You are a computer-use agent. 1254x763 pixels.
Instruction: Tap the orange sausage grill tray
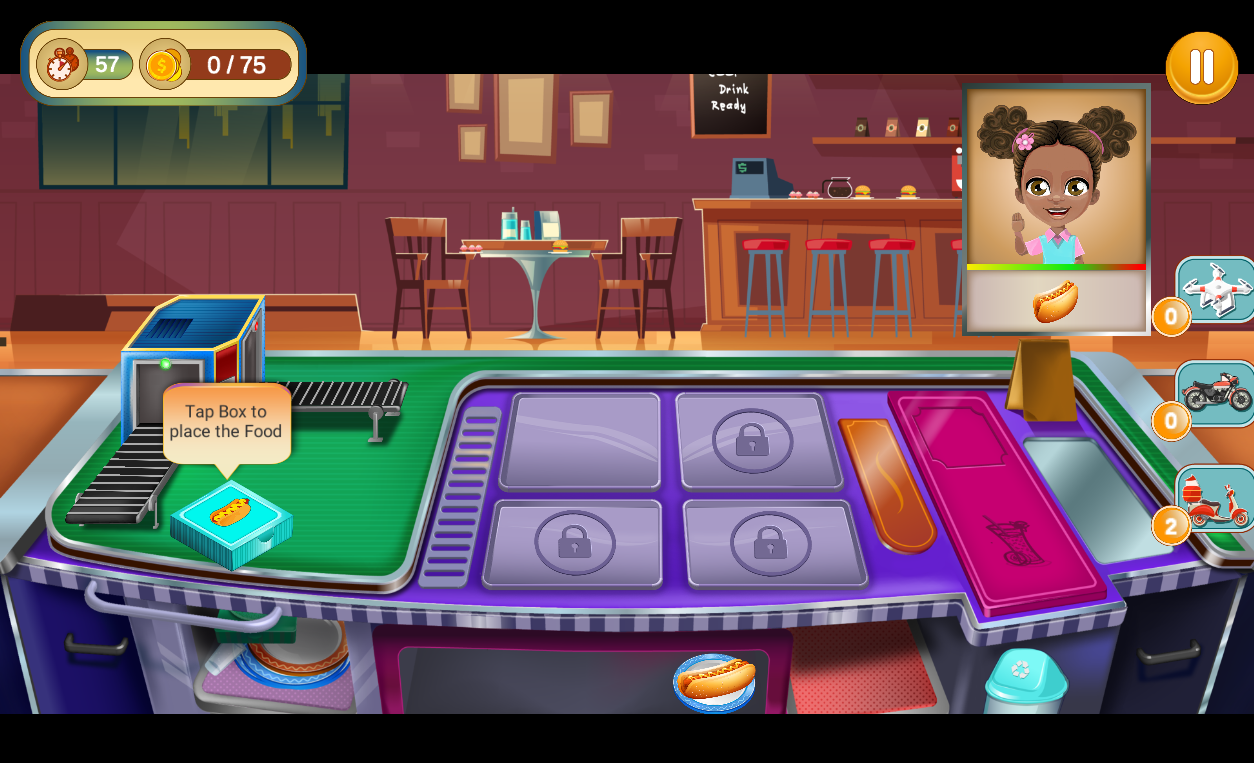click(x=887, y=484)
